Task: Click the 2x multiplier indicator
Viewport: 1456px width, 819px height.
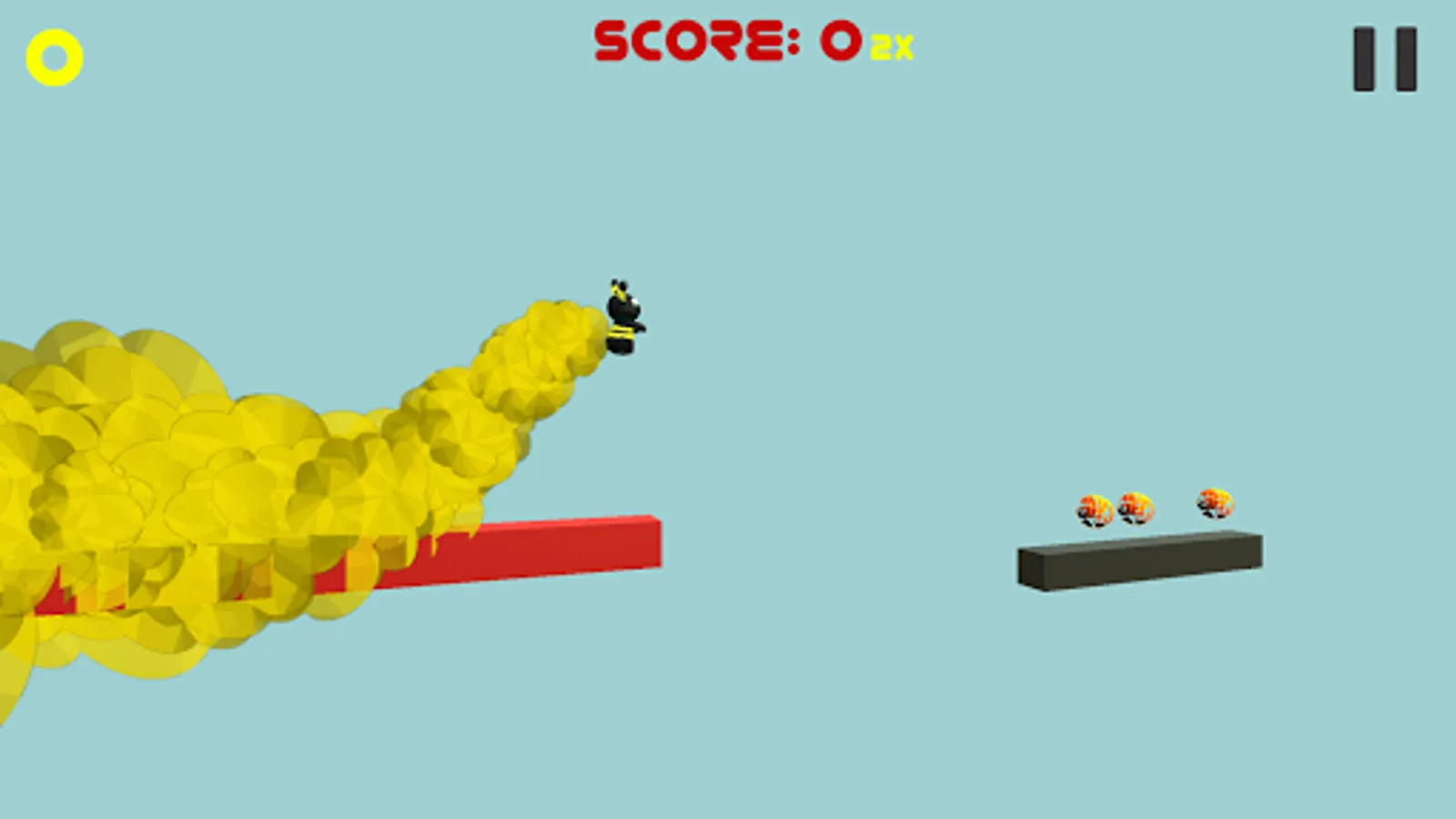Action: [890, 47]
